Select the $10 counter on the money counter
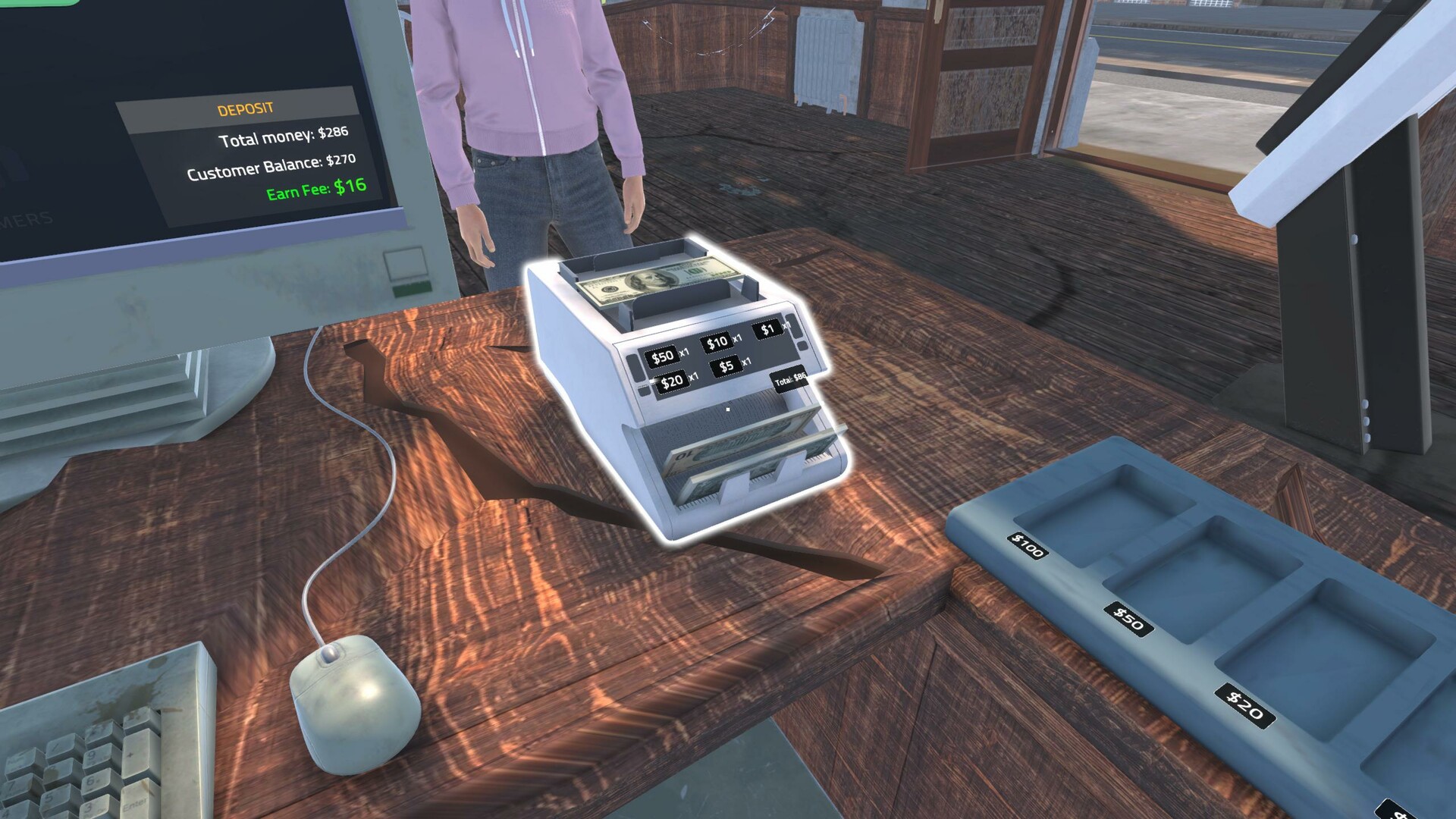Viewport: 1456px width, 819px height. point(715,341)
